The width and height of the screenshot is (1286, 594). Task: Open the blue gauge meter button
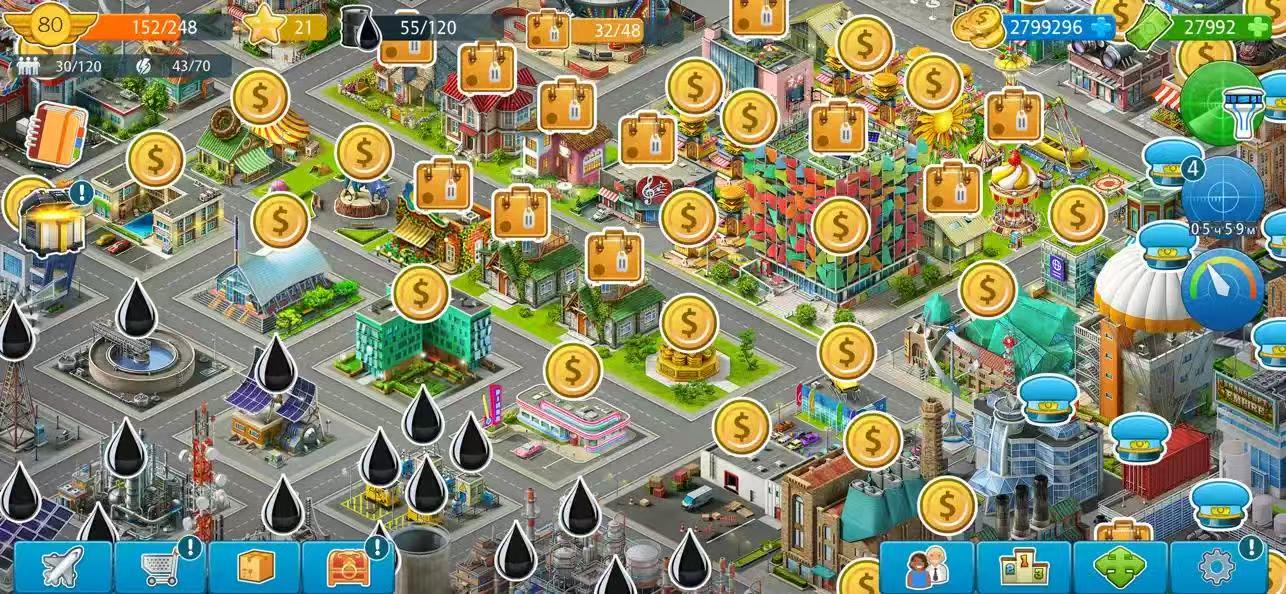pos(1222,287)
